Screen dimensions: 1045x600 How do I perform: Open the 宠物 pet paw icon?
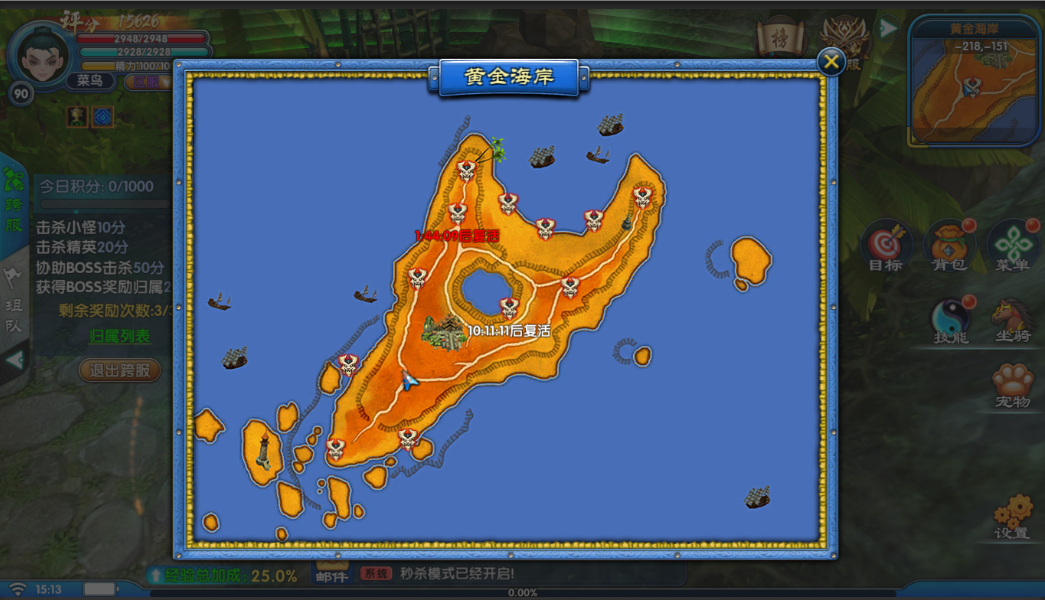1012,385
